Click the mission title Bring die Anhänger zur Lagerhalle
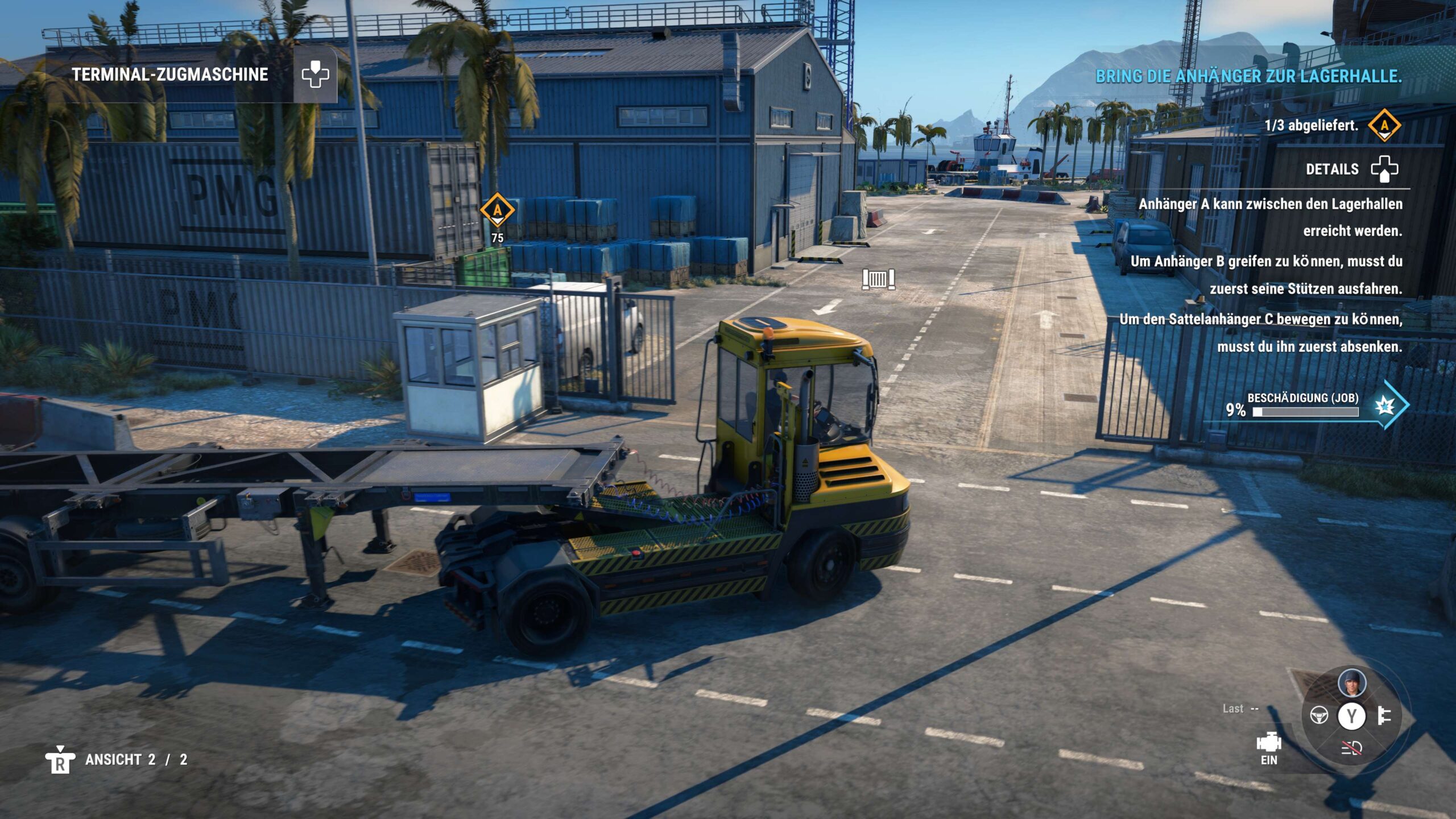1456x819 pixels. pyautogui.click(x=1248, y=76)
